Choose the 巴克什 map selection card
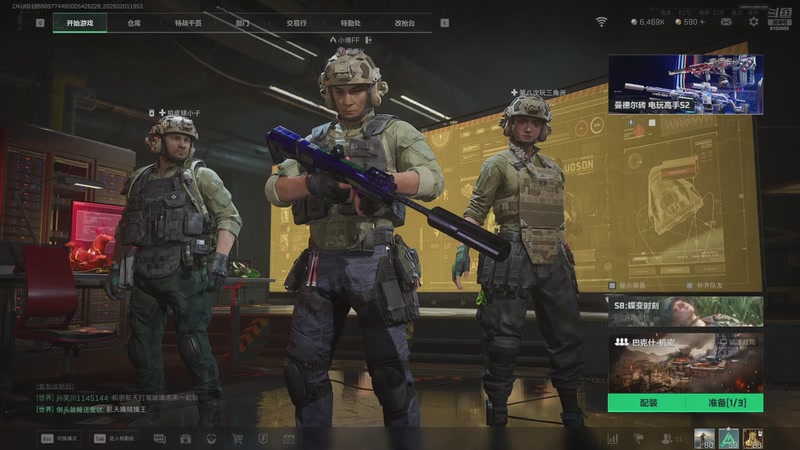800x450 pixels. 685,361
